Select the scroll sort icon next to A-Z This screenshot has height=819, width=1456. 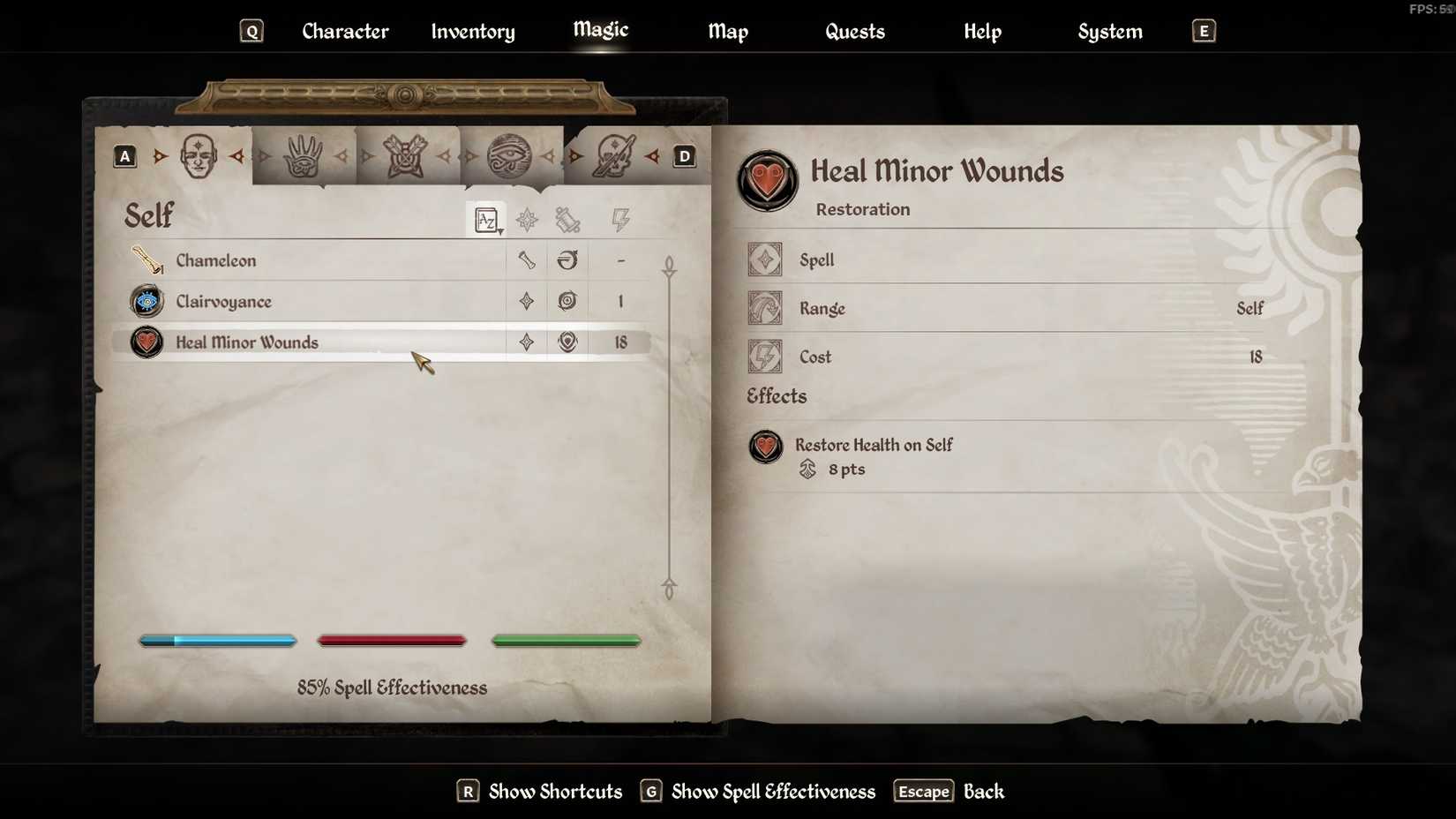(x=567, y=220)
